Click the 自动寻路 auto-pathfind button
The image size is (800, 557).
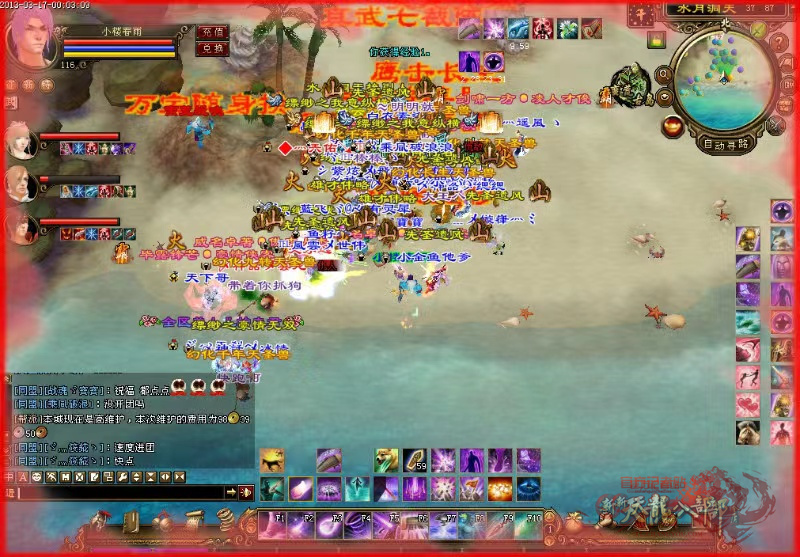726,143
